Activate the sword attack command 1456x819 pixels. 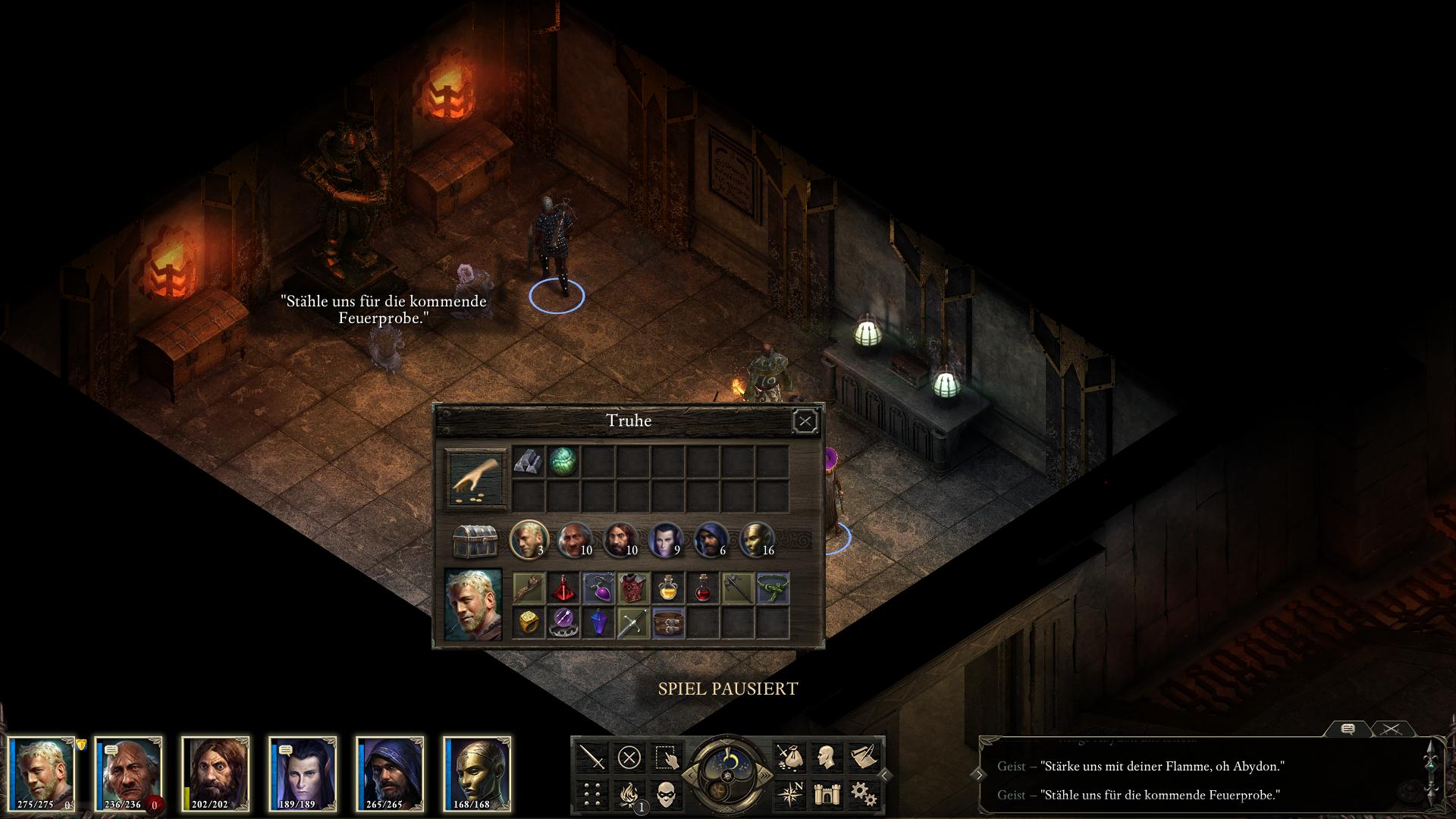[x=592, y=757]
